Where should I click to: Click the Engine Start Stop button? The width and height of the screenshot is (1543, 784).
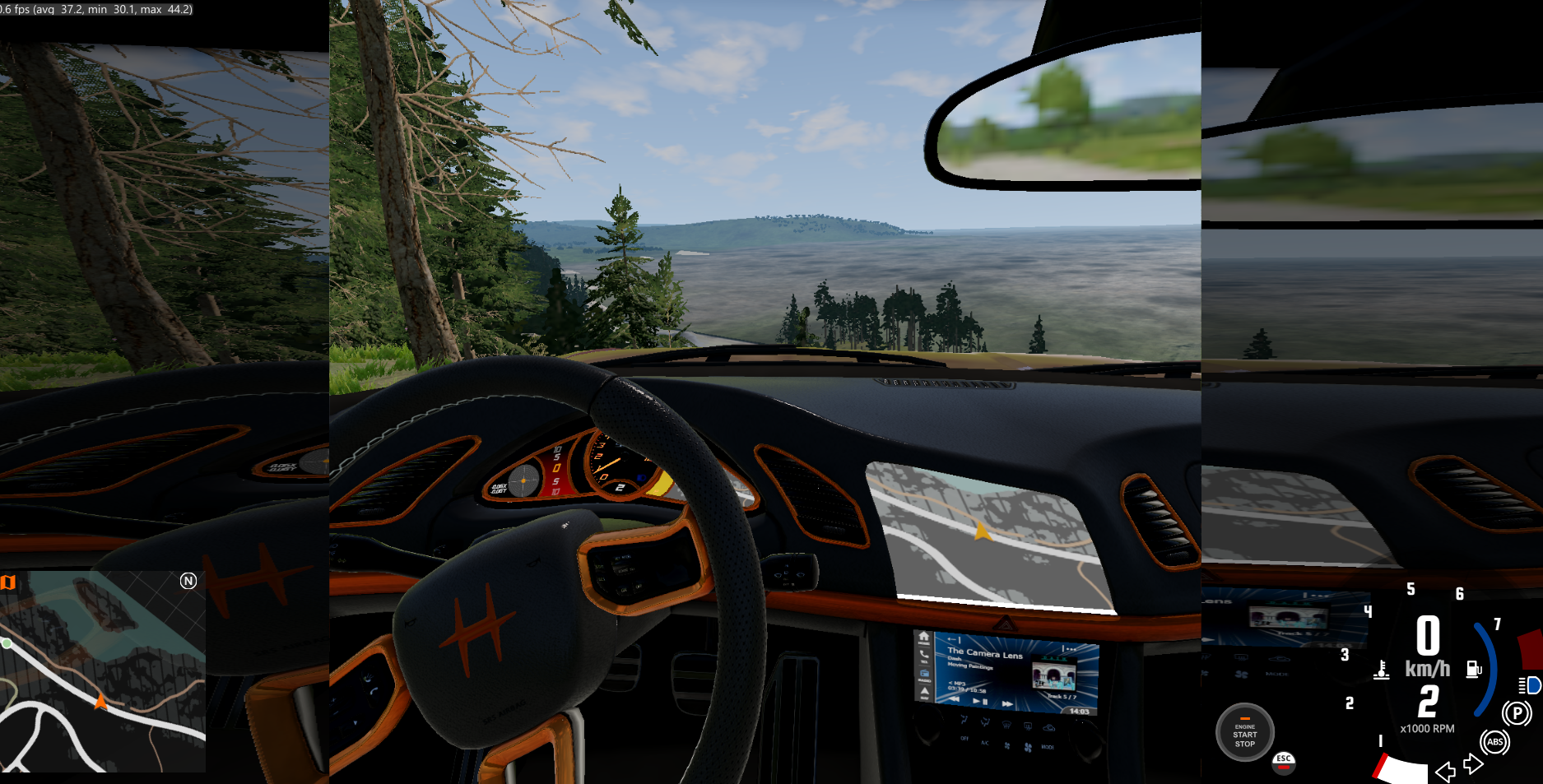[x=1244, y=731]
